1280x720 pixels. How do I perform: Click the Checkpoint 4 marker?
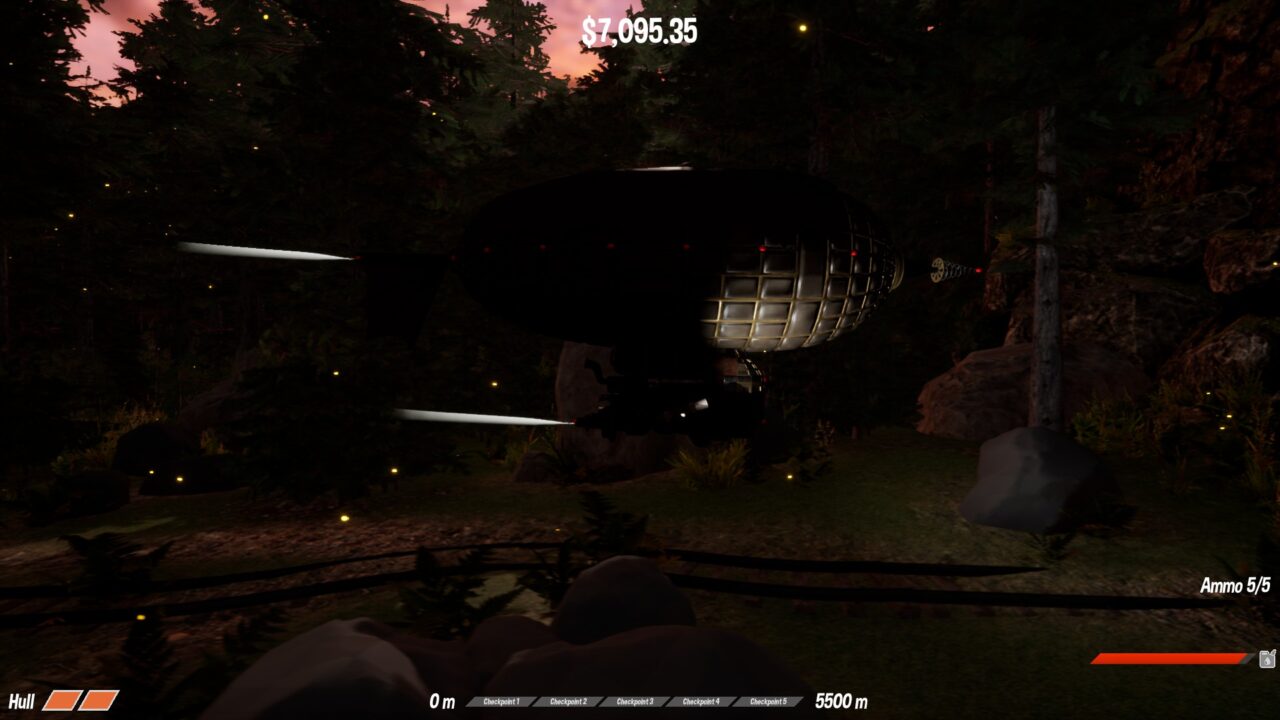(701, 702)
